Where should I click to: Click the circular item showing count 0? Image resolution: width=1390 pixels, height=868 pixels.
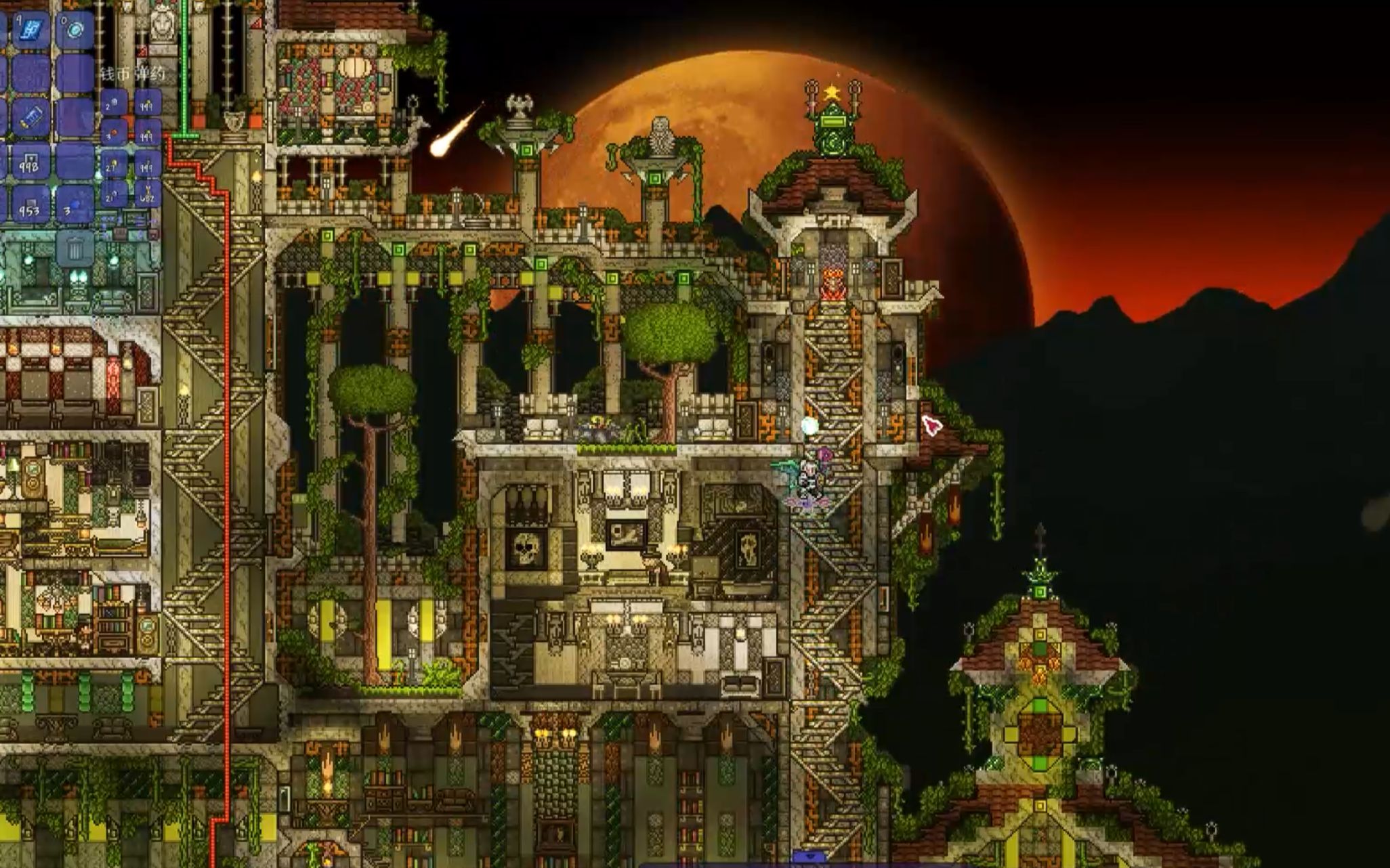pyautogui.click(x=75, y=28)
